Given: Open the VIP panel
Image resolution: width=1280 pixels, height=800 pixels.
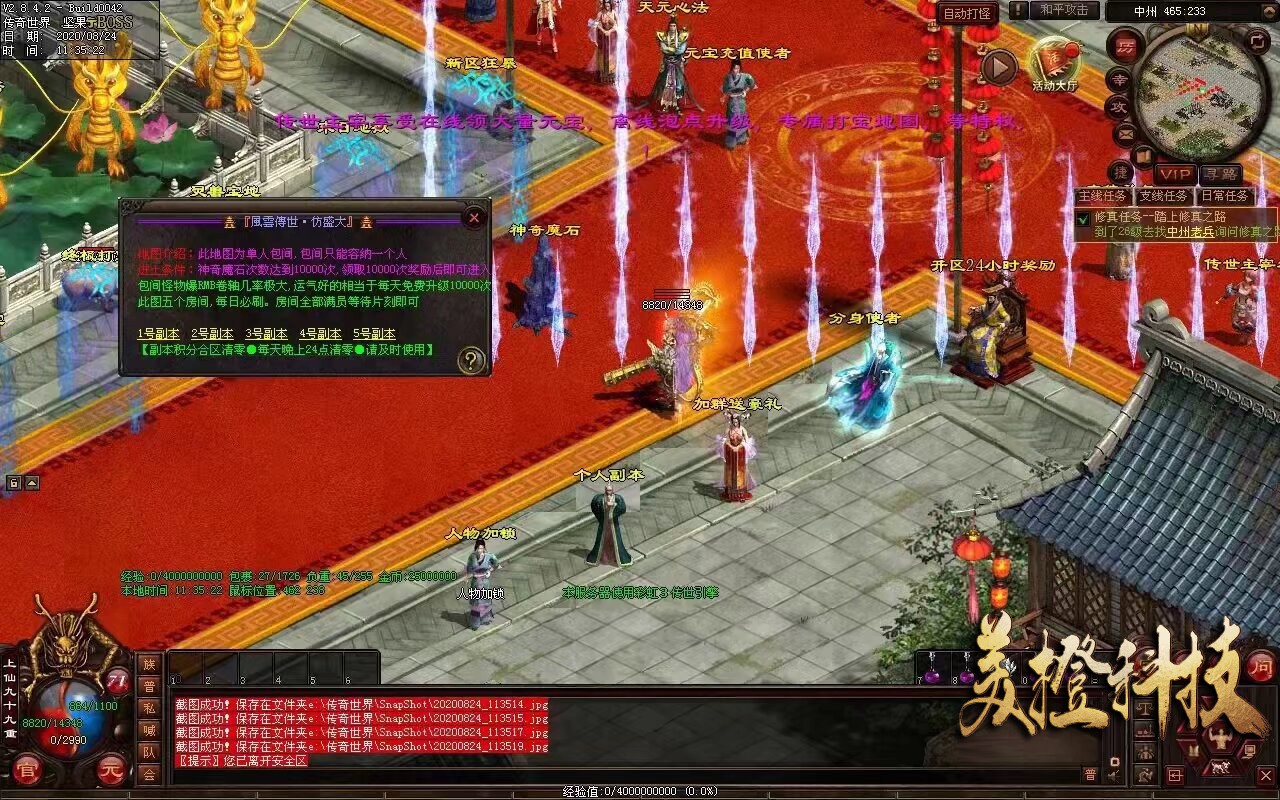Looking at the screenshot, I should tap(1176, 174).
